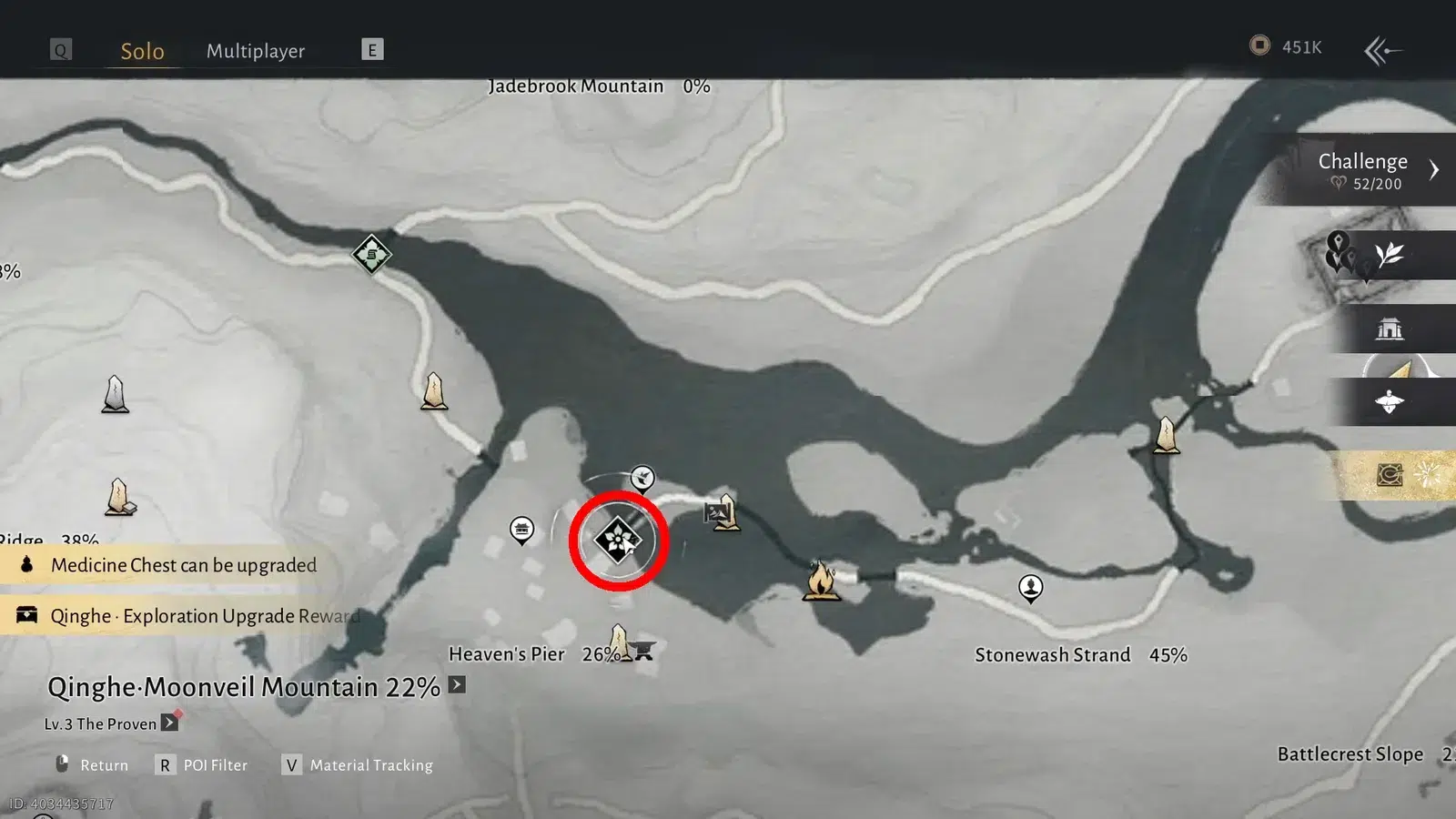Select the bird pin above the circled marker
This screenshot has width=1456, height=819.
point(642,477)
